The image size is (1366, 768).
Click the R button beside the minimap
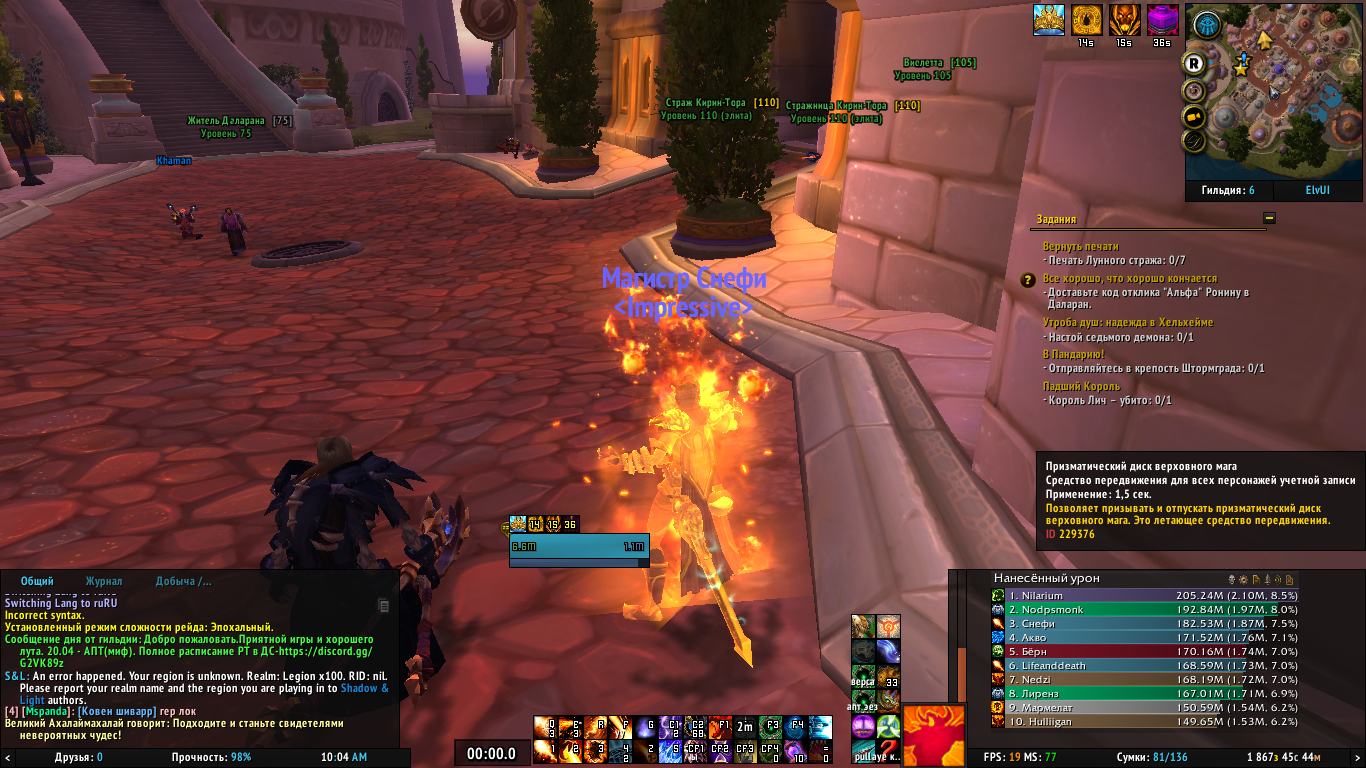click(x=1193, y=64)
